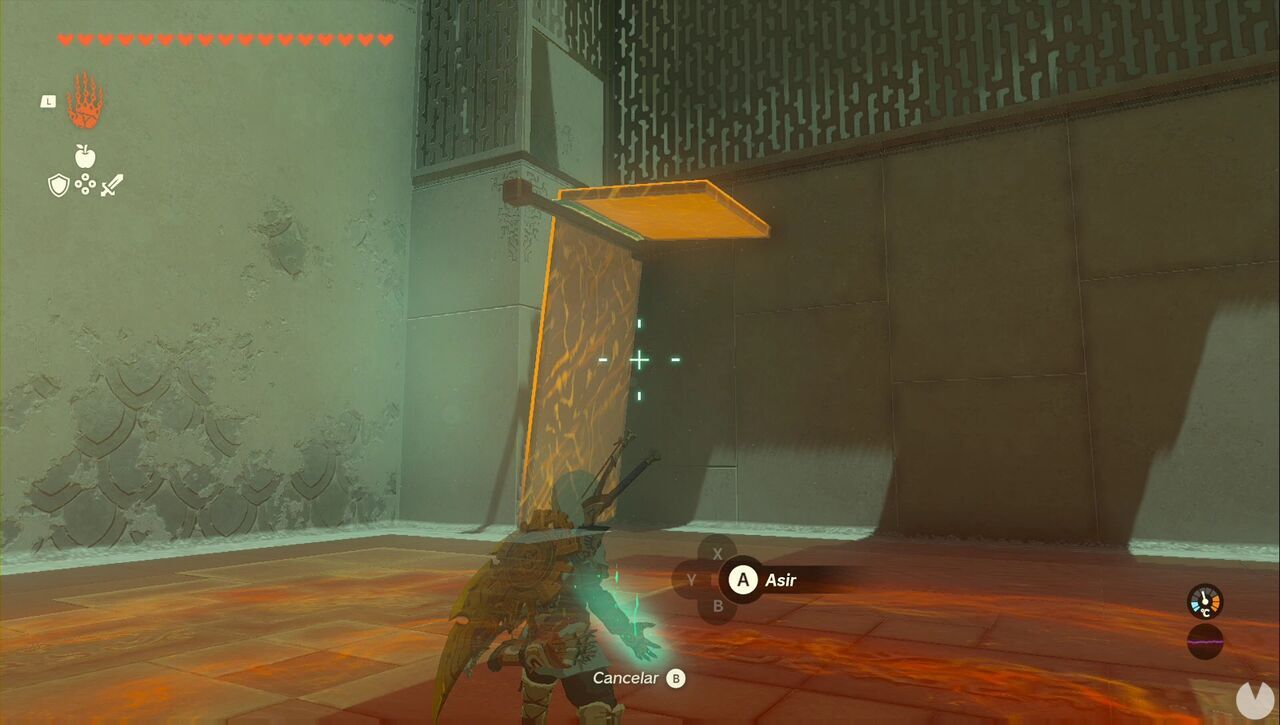The width and height of the screenshot is (1280, 725).
Task: Click the Asir text label
Action: (781, 580)
